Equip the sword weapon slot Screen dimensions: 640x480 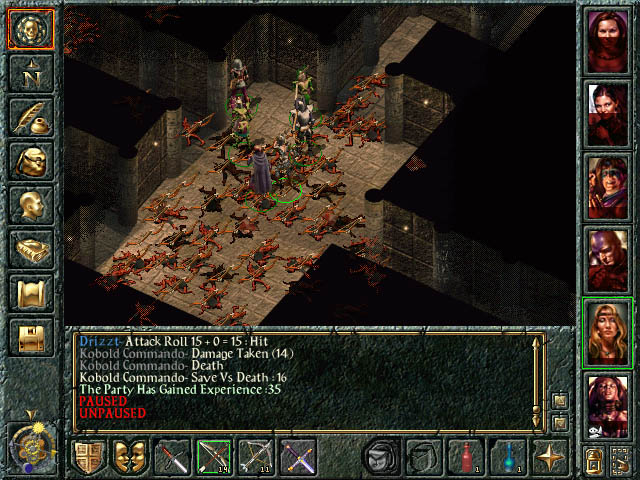[173, 458]
